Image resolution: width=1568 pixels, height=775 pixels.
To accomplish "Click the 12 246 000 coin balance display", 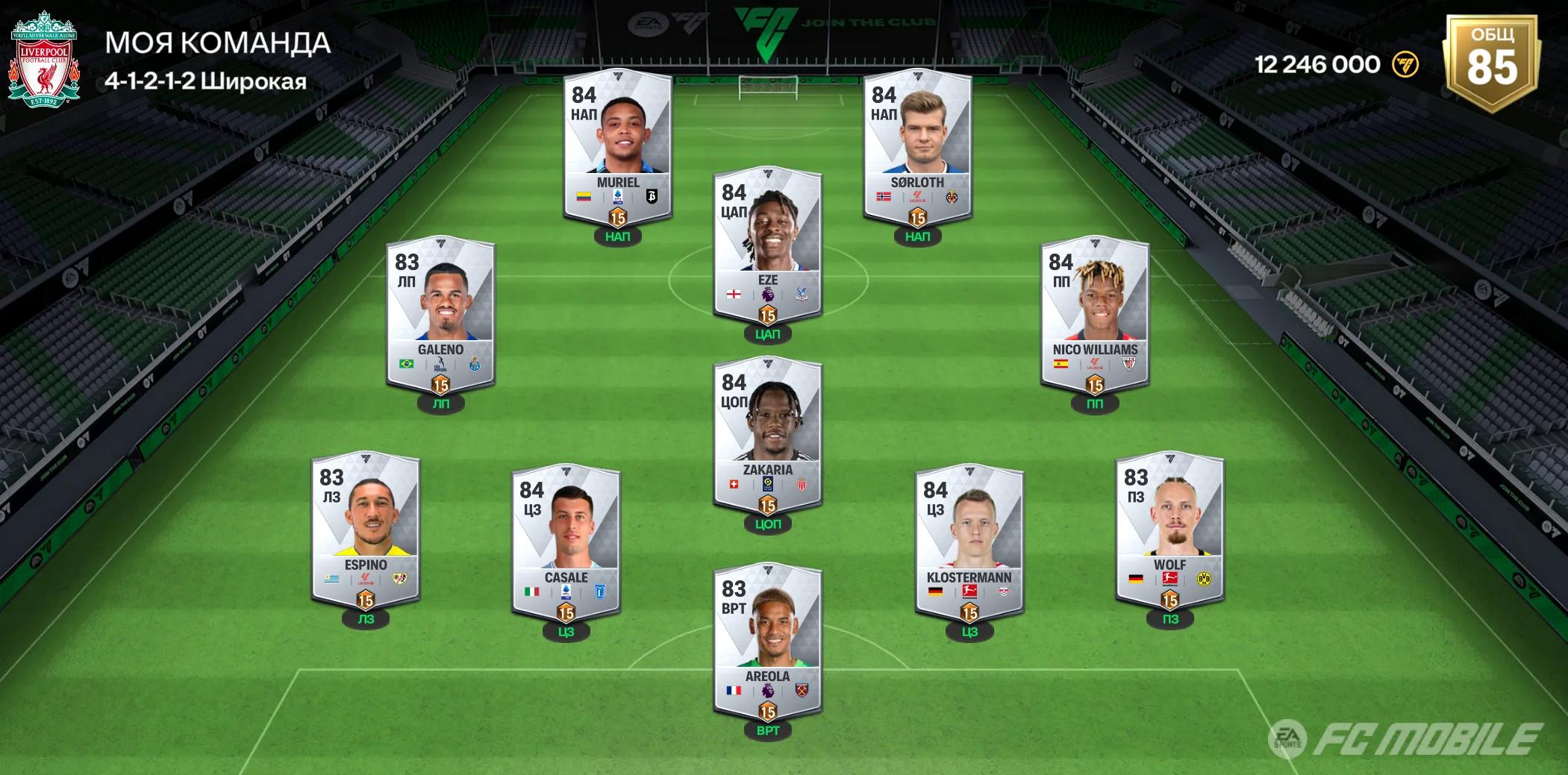I will click(1318, 64).
